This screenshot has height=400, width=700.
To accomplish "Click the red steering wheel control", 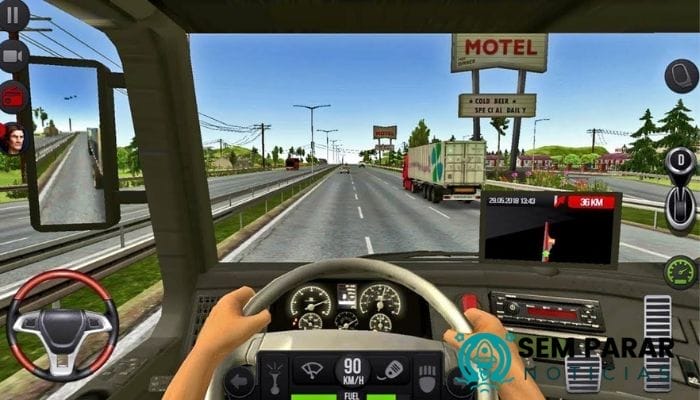I will [x=62, y=325].
